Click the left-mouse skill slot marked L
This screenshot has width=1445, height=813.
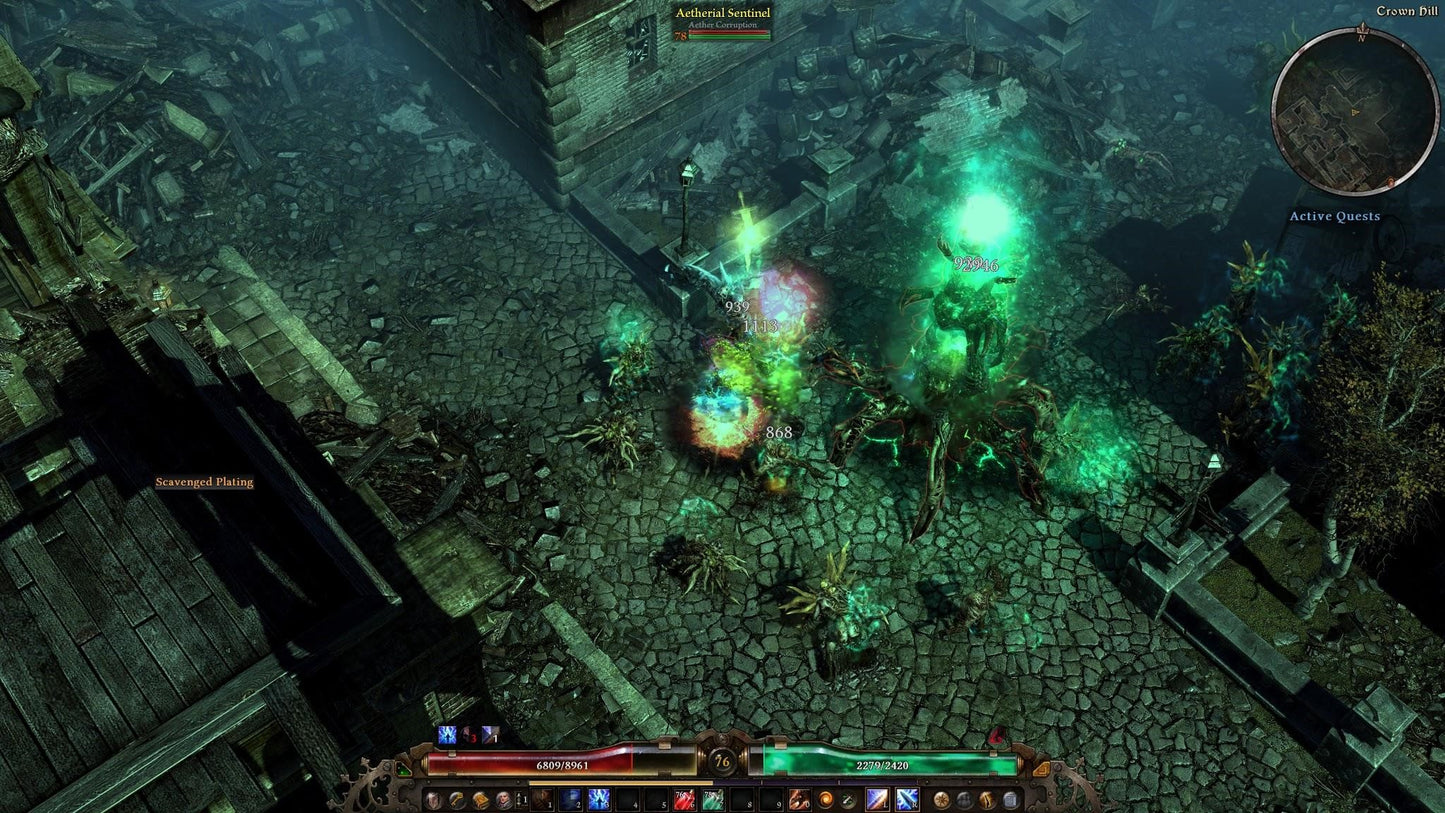[877, 801]
